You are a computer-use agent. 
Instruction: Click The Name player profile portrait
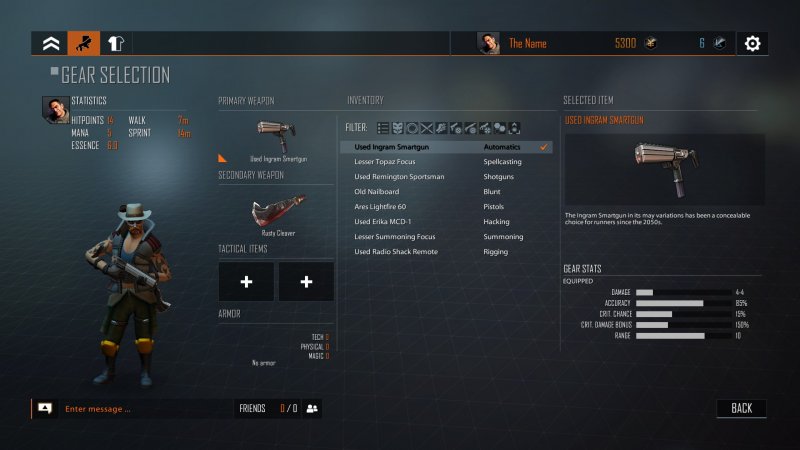click(489, 43)
